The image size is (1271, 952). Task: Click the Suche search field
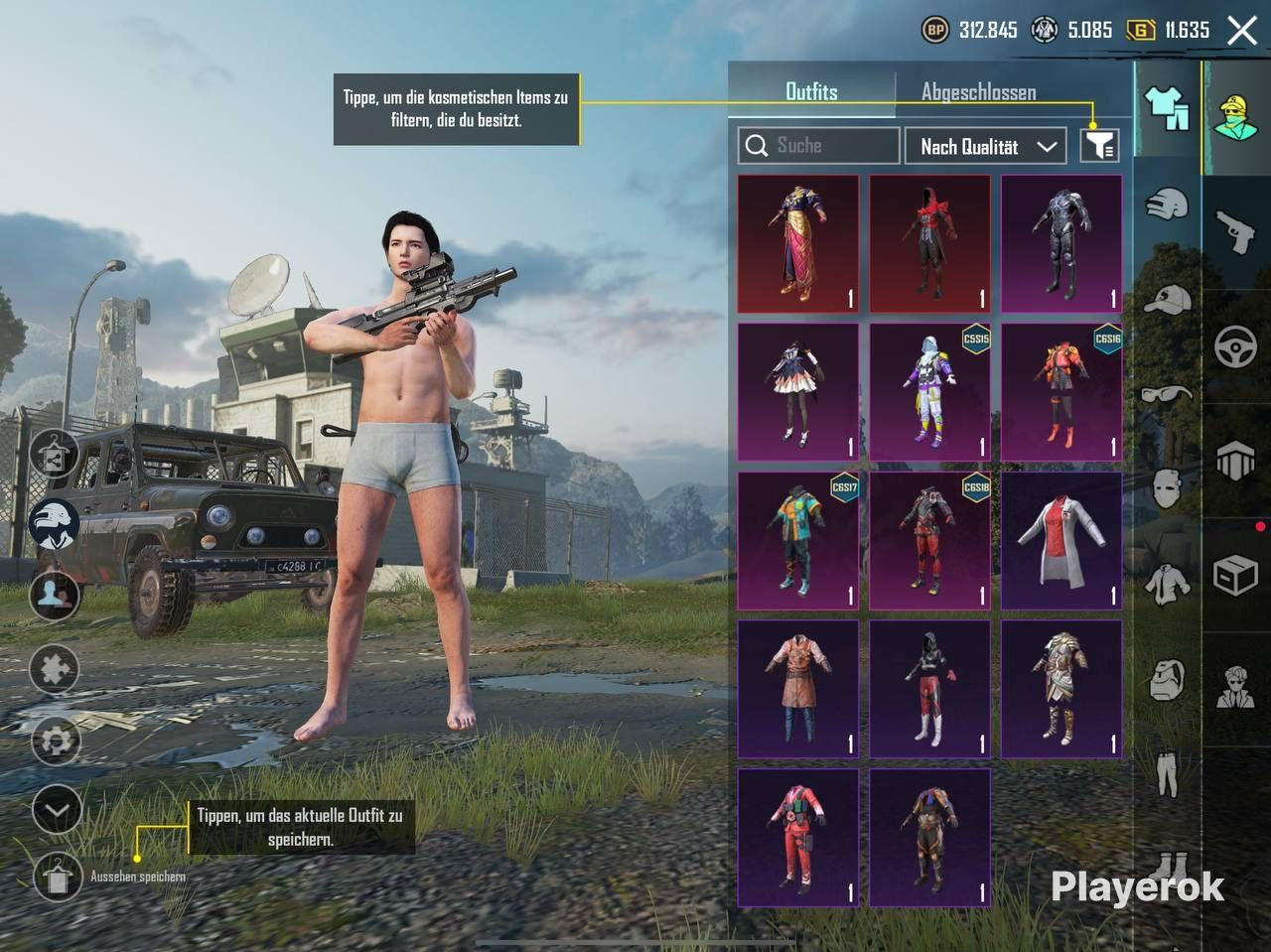(x=819, y=146)
